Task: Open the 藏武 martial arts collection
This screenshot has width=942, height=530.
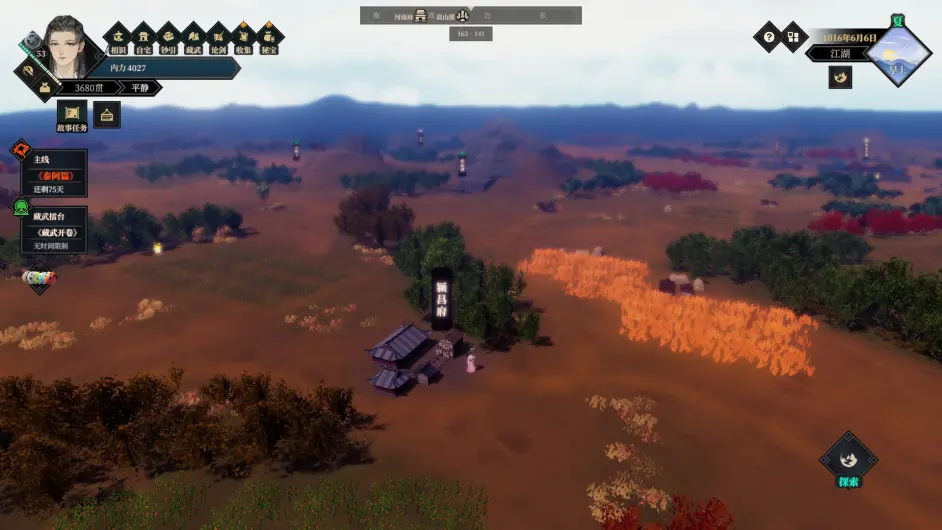Action: pos(194,38)
